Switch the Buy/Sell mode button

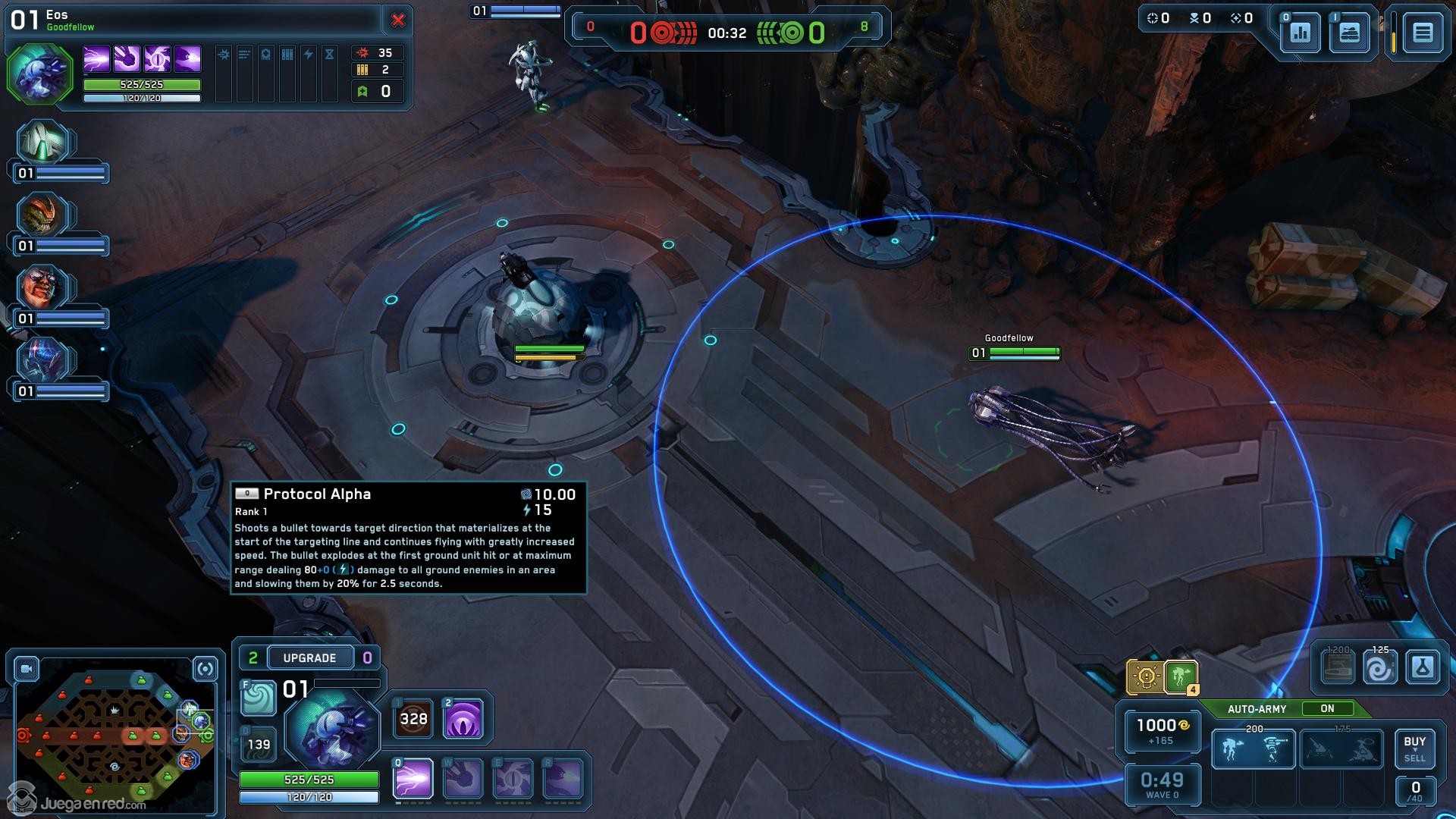tap(1414, 748)
